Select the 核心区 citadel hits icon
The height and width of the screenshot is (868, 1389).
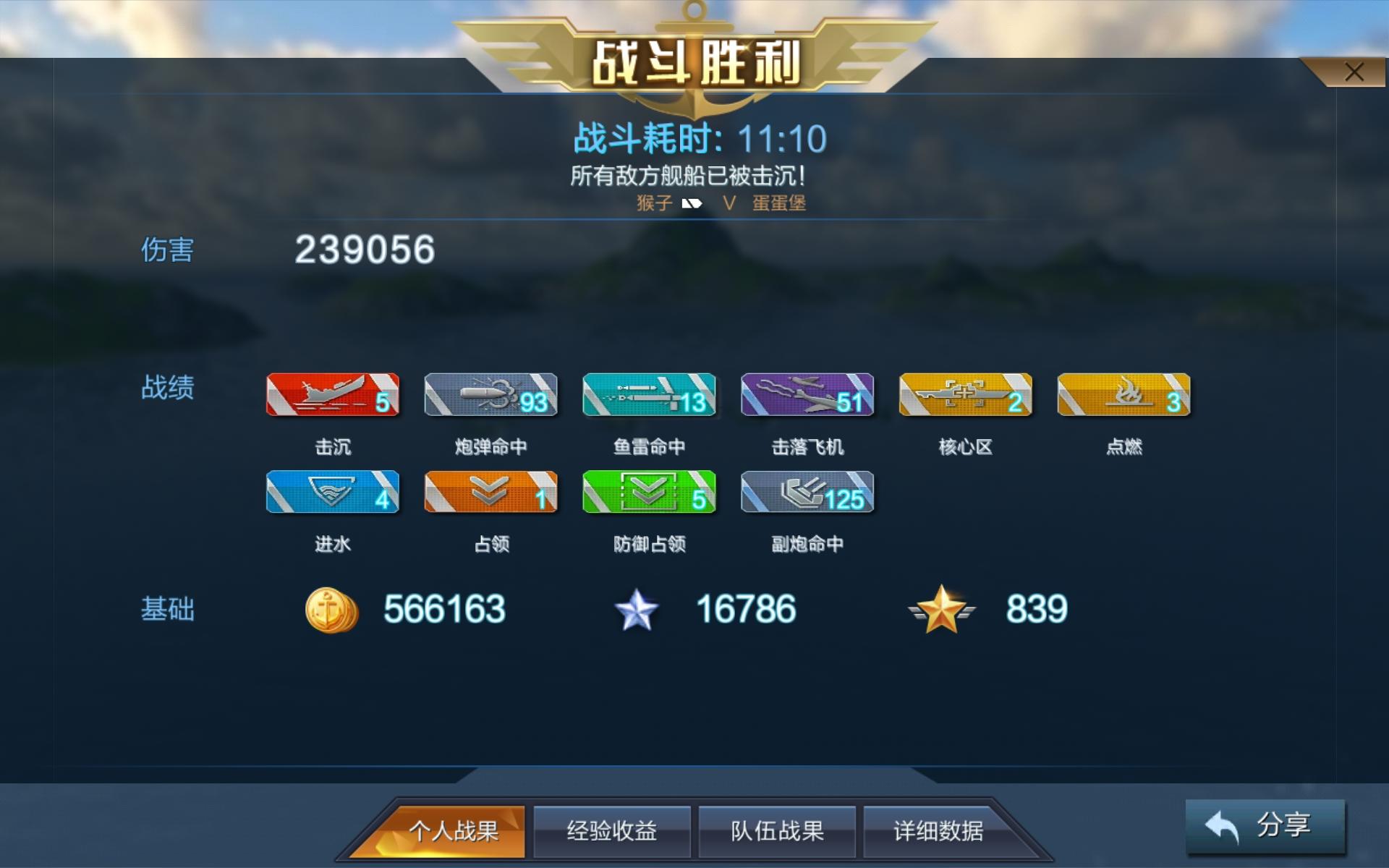[x=966, y=395]
